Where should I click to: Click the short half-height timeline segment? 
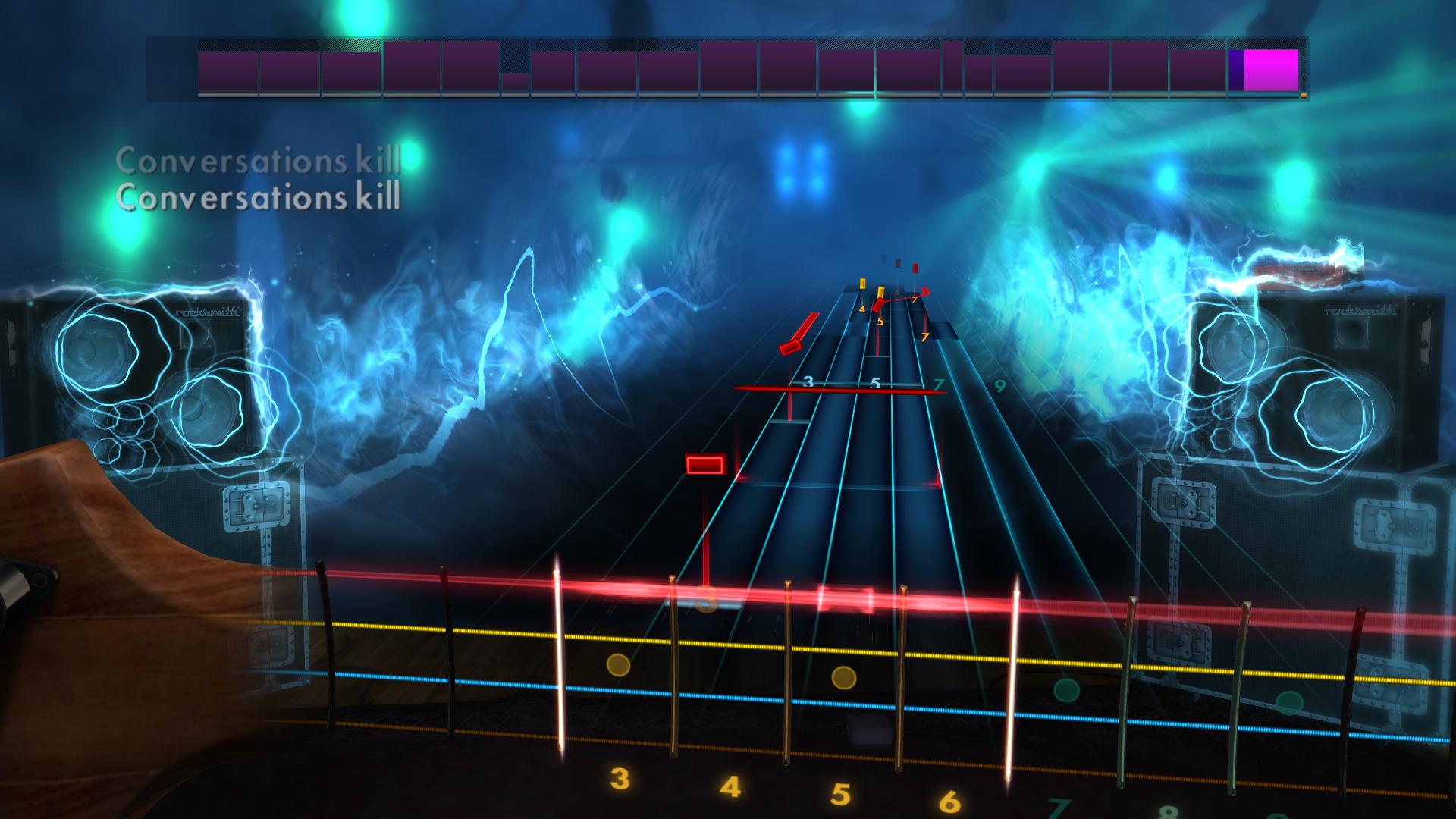click(514, 81)
